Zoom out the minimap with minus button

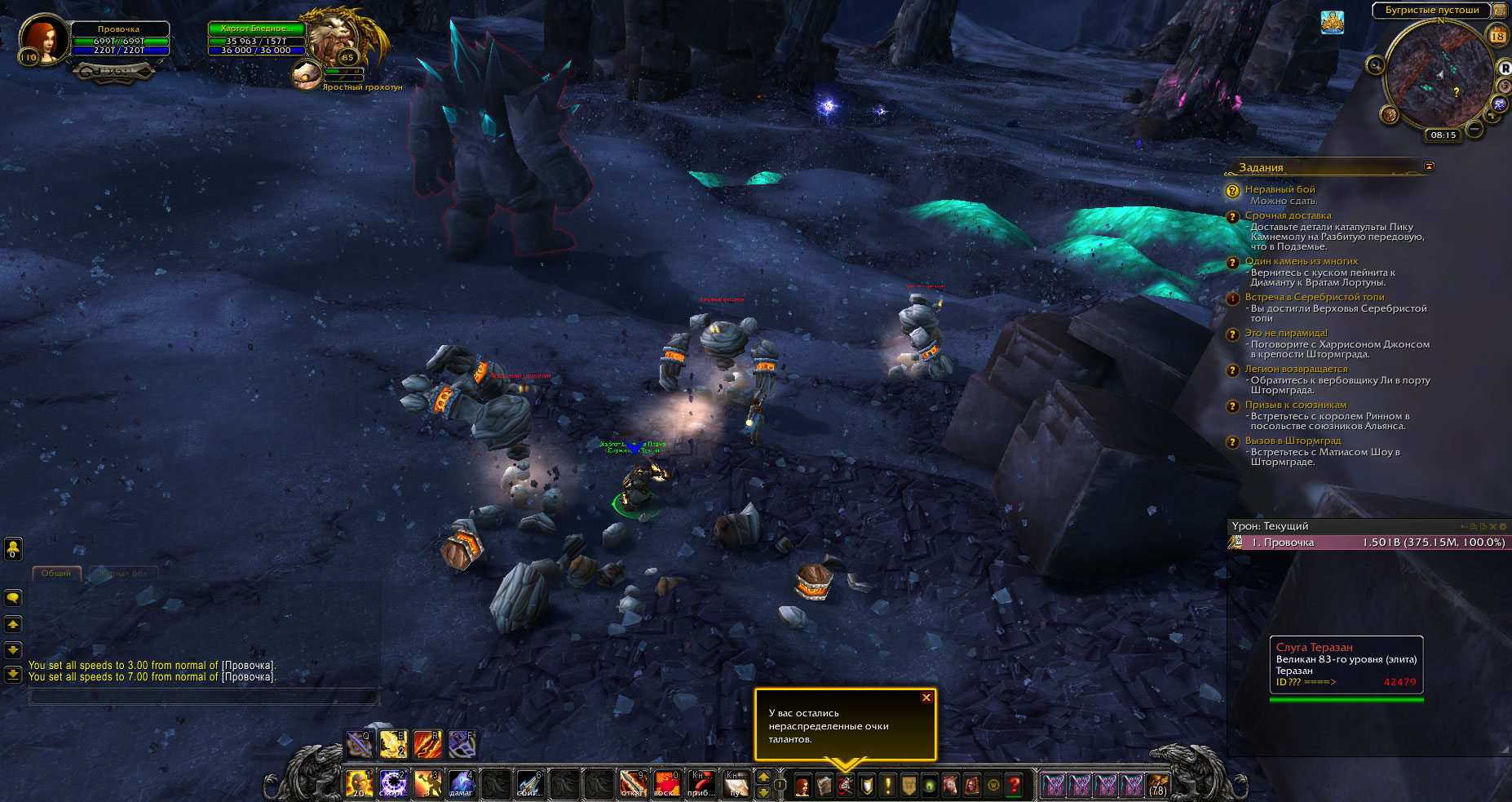(x=1474, y=129)
